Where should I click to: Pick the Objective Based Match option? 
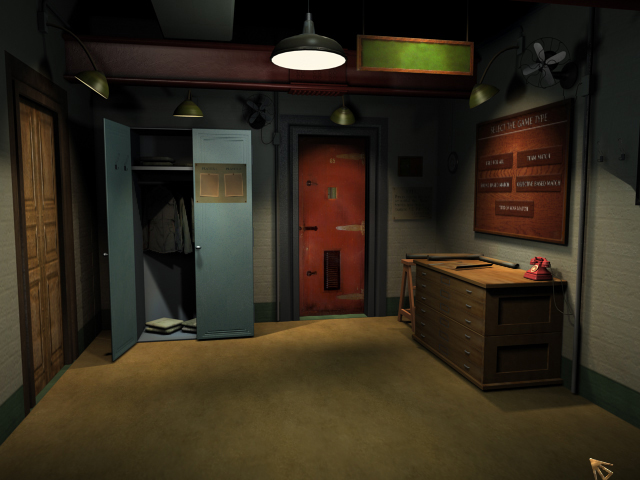[538, 184]
